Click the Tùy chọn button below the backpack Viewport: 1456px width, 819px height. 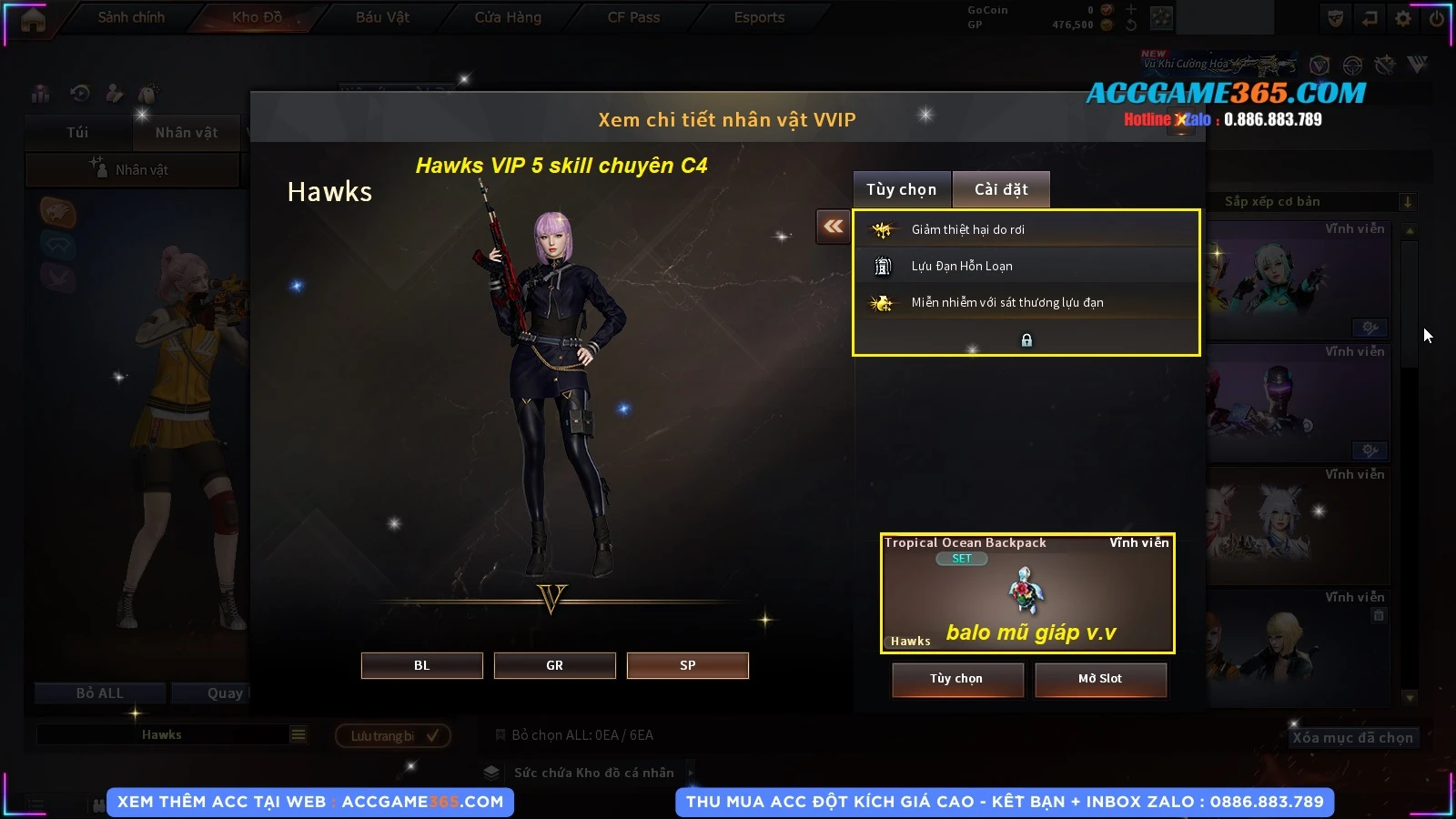tap(956, 679)
